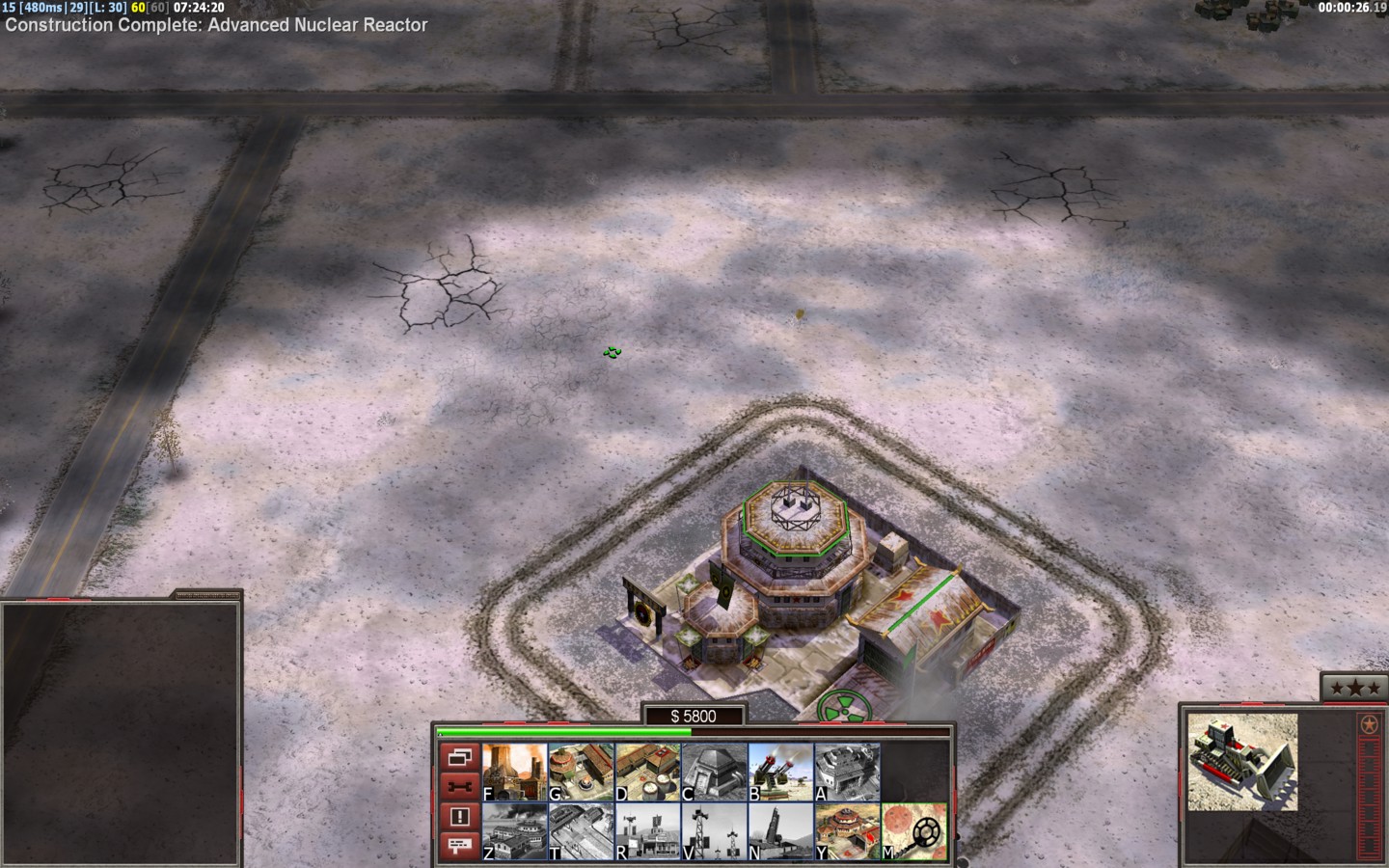This screenshot has width=1389, height=868.
Task: Select the Nuclear Reactor build icon
Action: tap(514, 772)
